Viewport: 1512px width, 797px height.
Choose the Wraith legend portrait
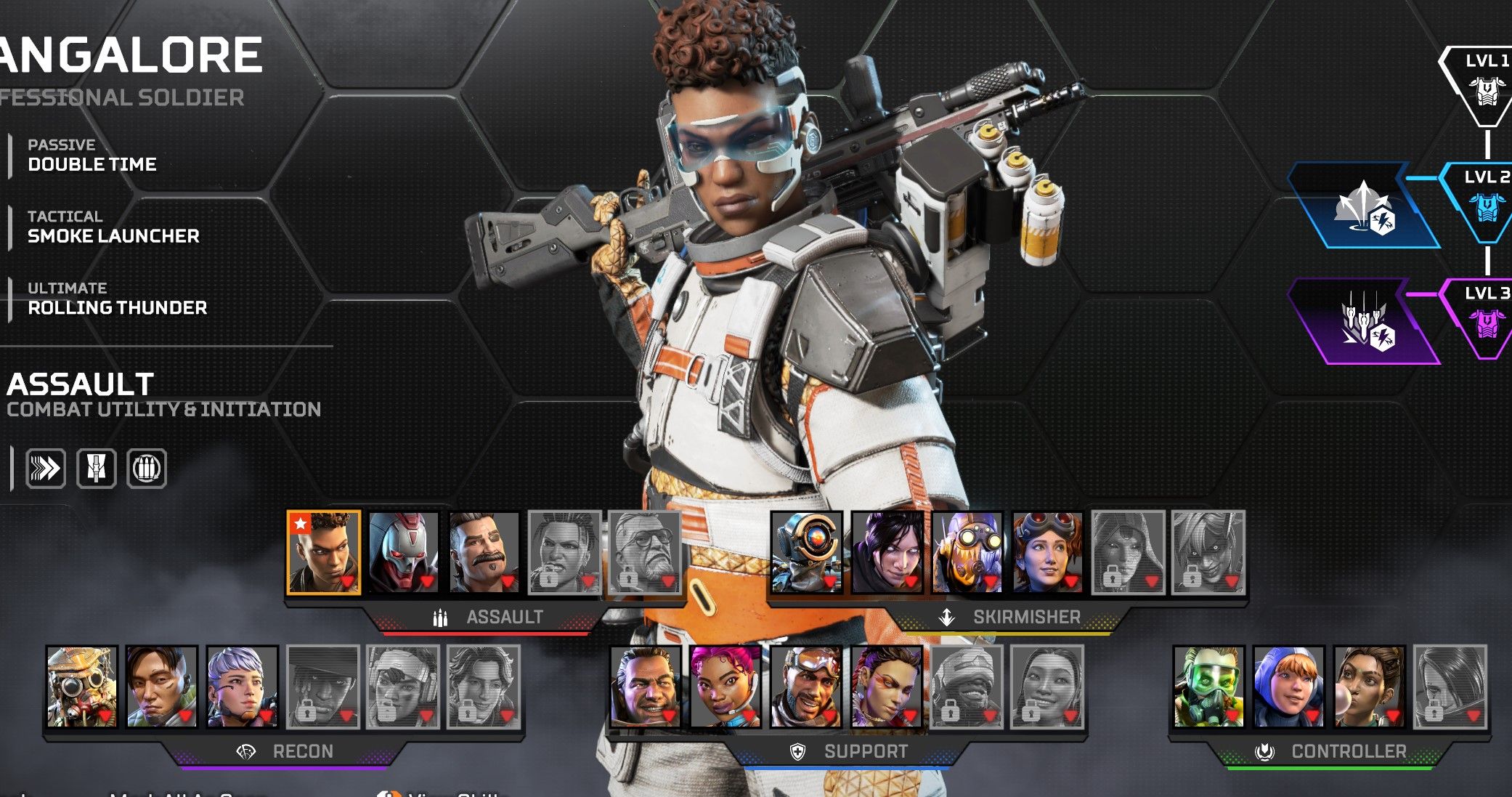click(887, 553)
